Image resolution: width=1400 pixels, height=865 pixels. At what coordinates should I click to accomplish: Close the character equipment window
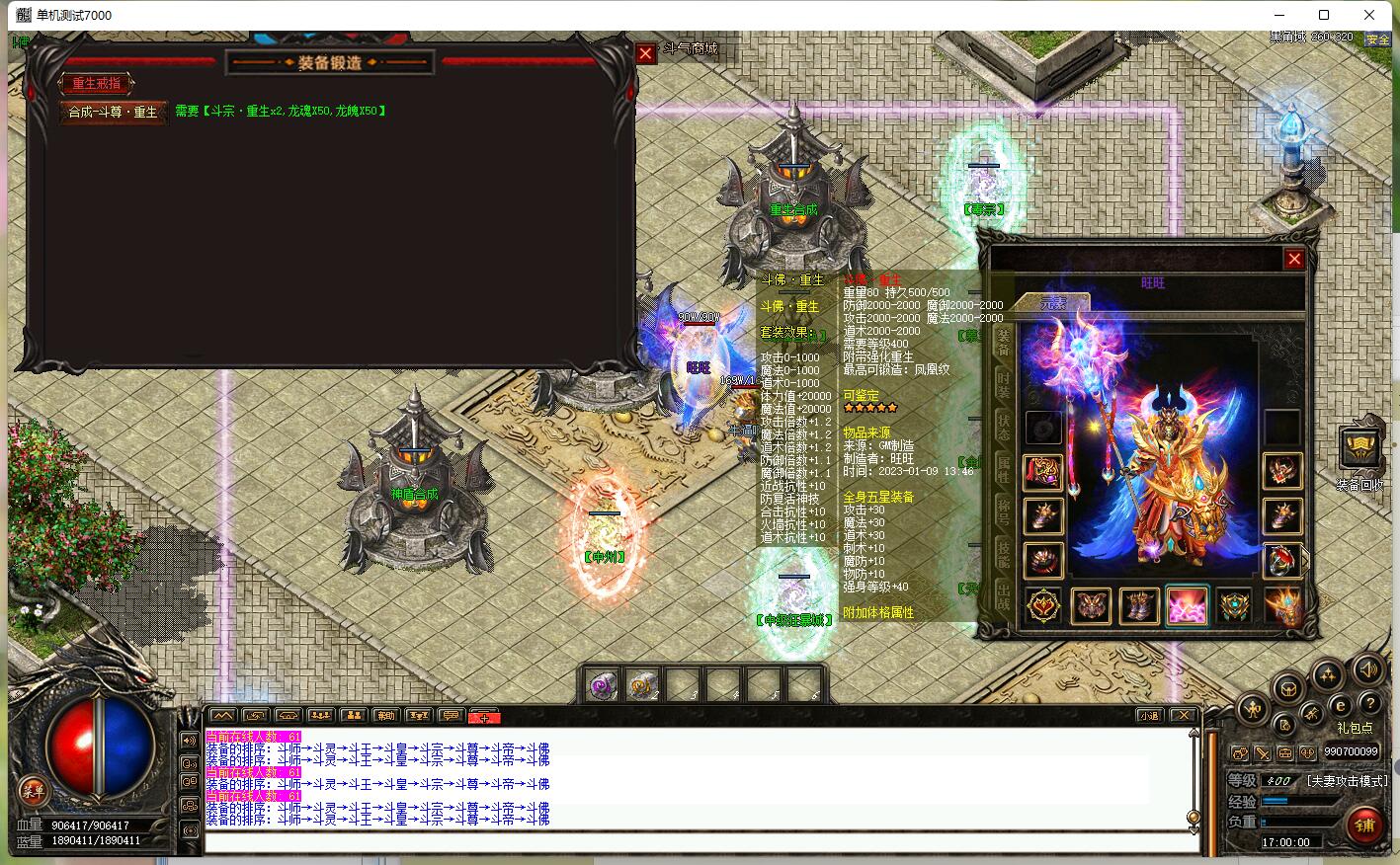1293,259
